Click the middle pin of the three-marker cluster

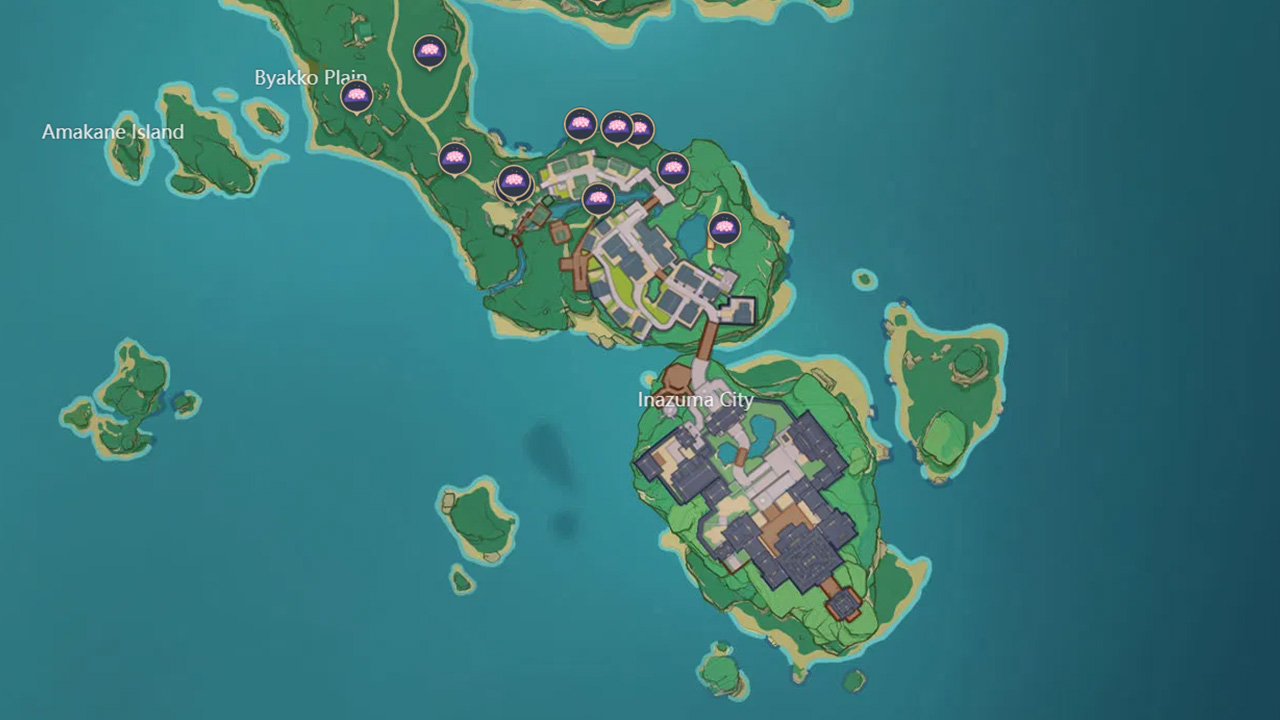pos(615,127)
